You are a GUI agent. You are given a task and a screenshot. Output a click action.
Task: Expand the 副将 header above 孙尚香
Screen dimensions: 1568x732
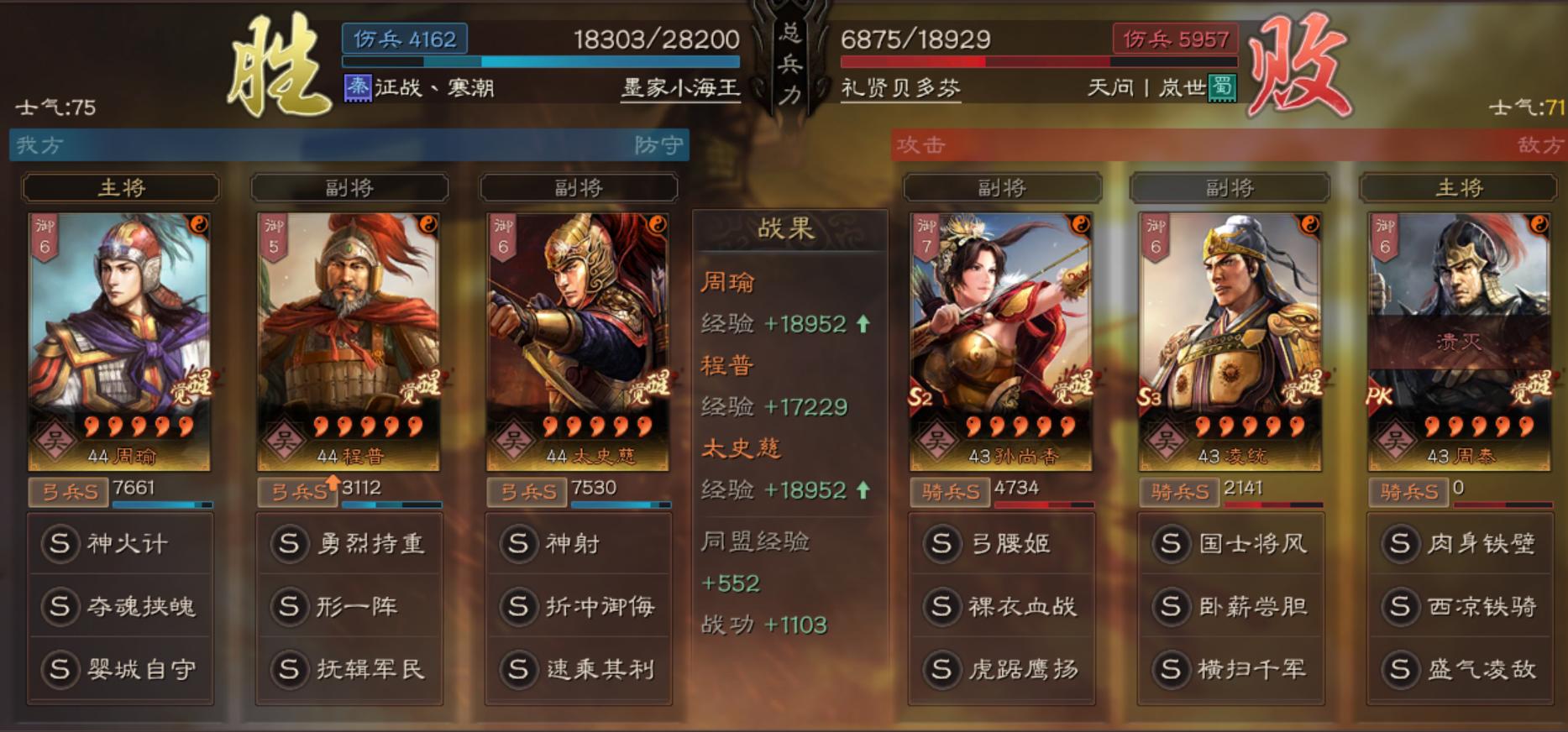coord(1001,187)
